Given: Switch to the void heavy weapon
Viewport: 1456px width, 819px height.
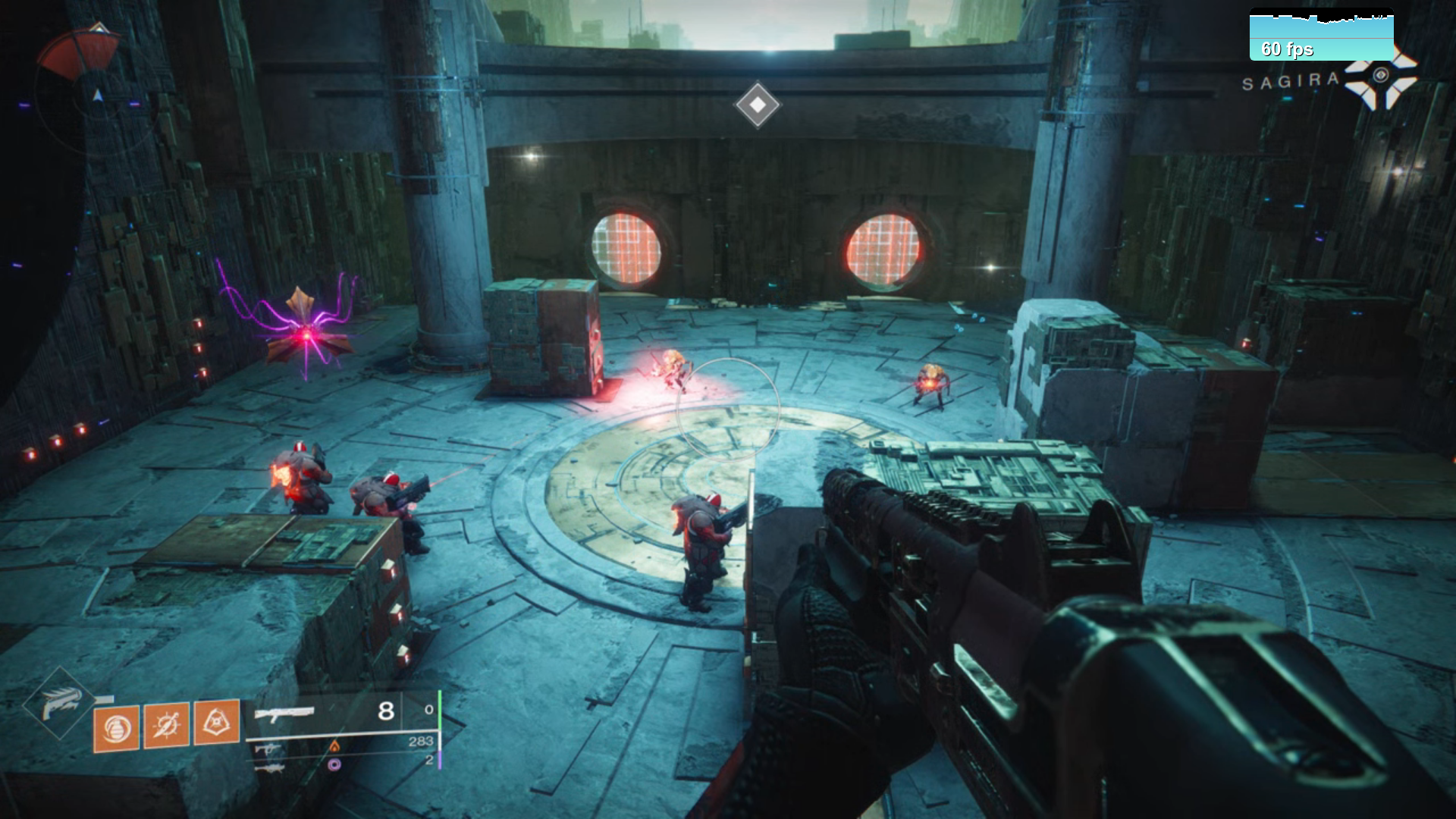Looking at the screenshot, I should [x=270, y=767].
